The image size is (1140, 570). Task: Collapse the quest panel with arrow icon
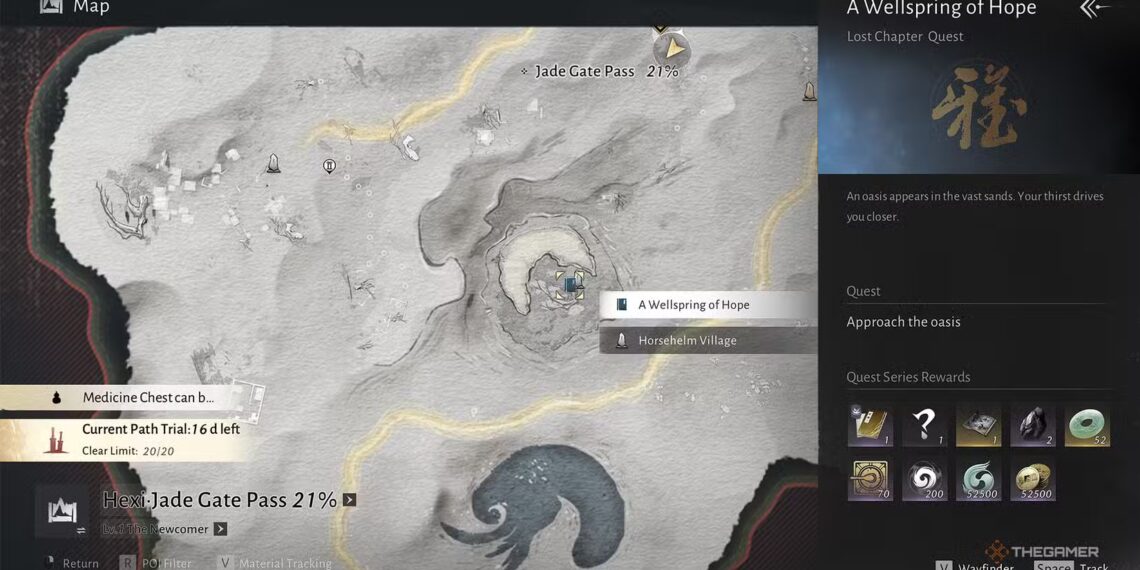pyautogui.click(x=1094, y=9)
